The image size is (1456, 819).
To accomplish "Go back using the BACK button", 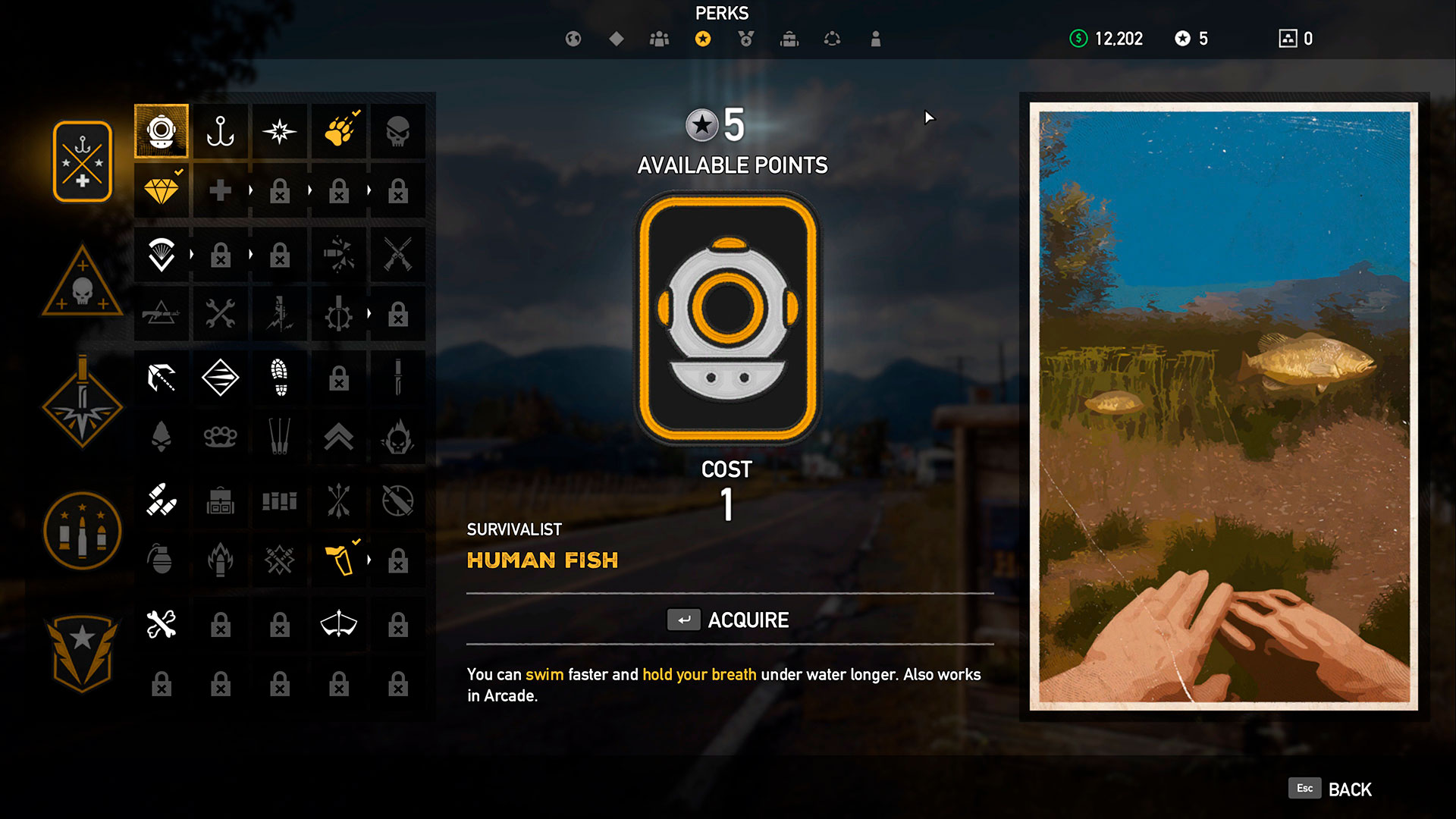I will 1331,789.
